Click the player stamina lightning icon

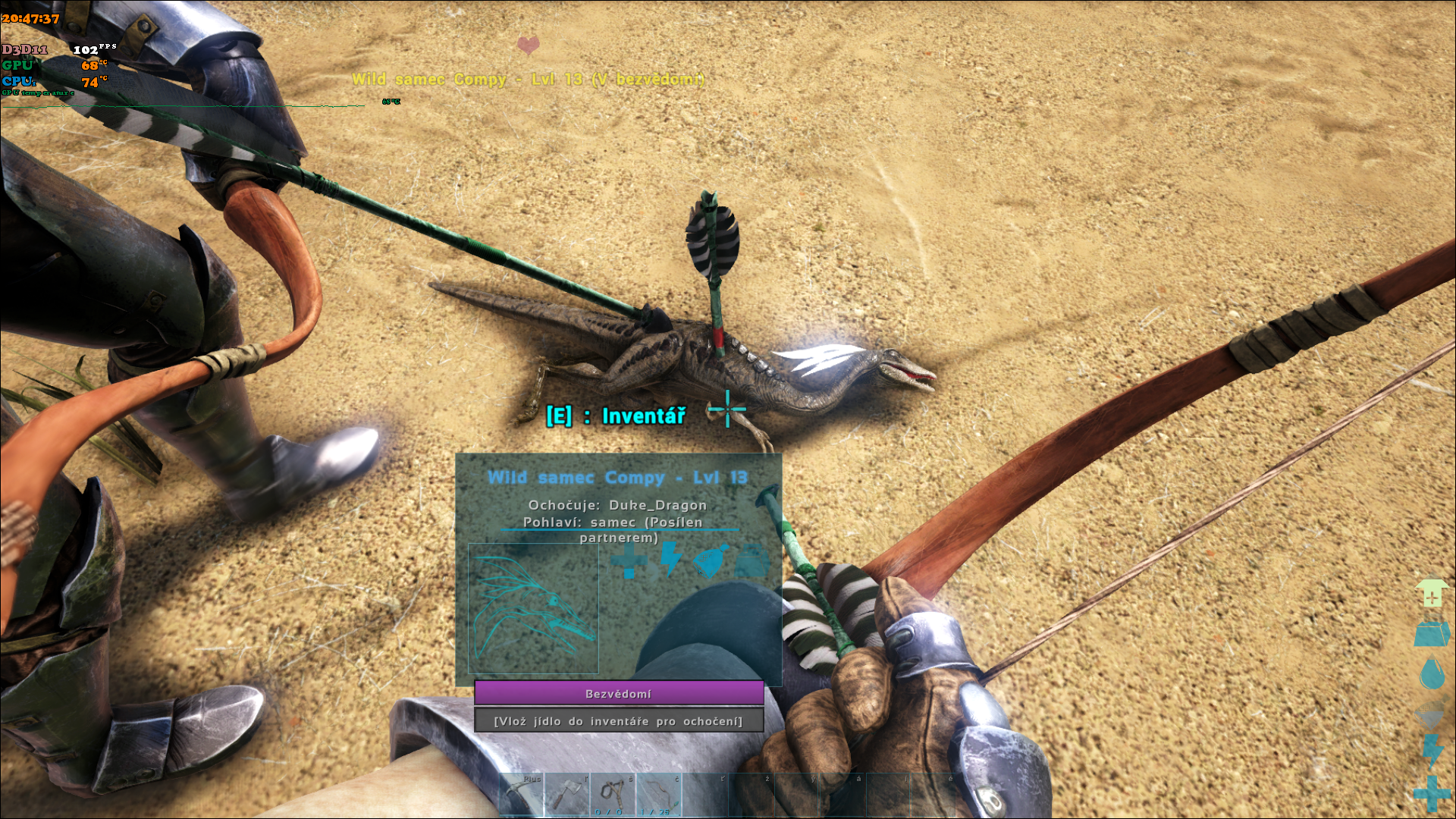(1432, 751)
